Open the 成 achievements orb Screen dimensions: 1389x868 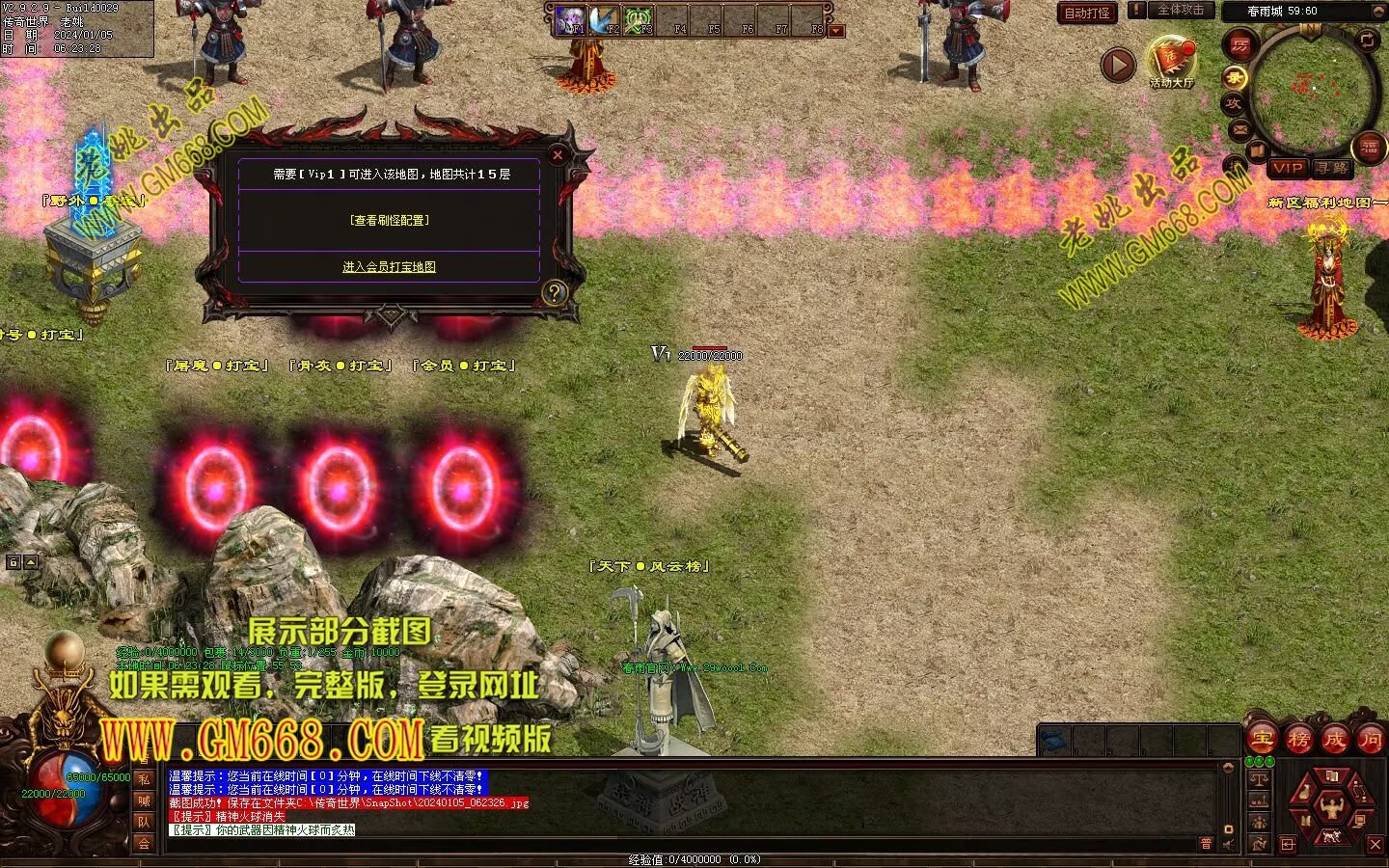(x=1335, y=740)
